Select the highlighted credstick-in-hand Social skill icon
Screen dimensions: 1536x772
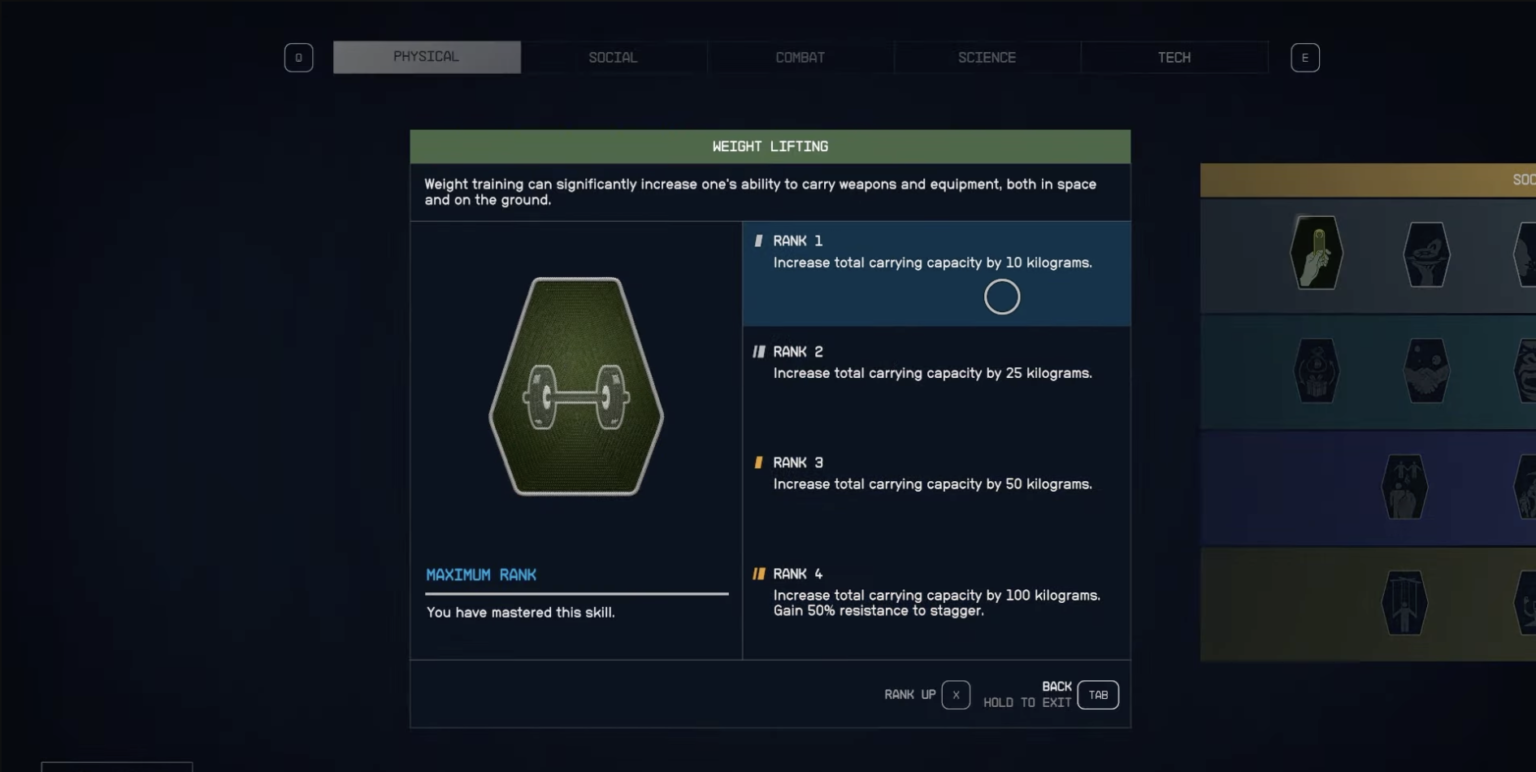1316,251
